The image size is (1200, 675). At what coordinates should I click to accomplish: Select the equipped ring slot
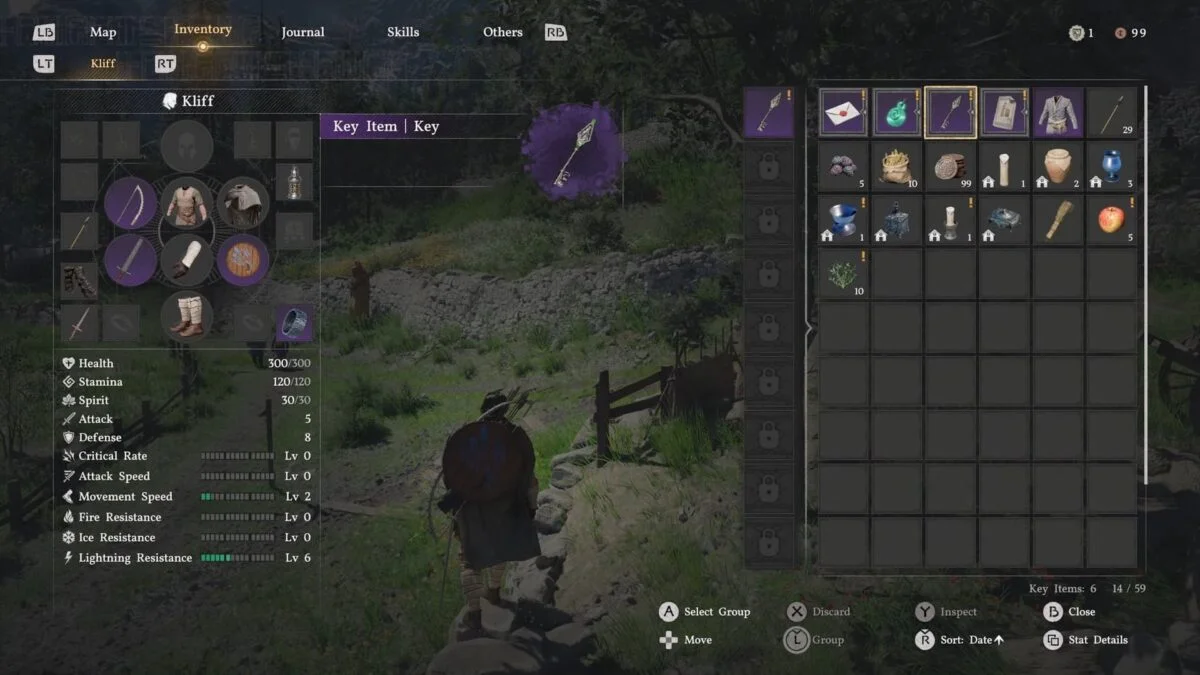[x=294, y=323]
